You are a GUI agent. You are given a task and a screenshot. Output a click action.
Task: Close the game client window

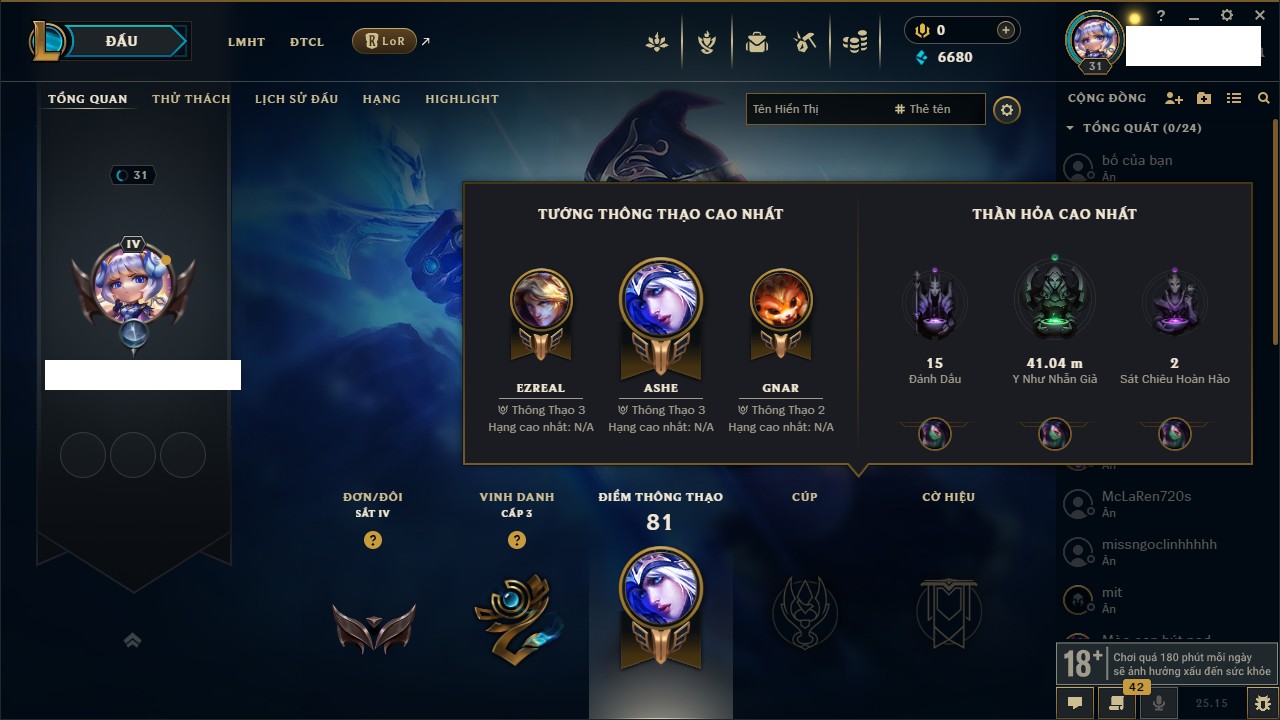tap(1259, 16)
